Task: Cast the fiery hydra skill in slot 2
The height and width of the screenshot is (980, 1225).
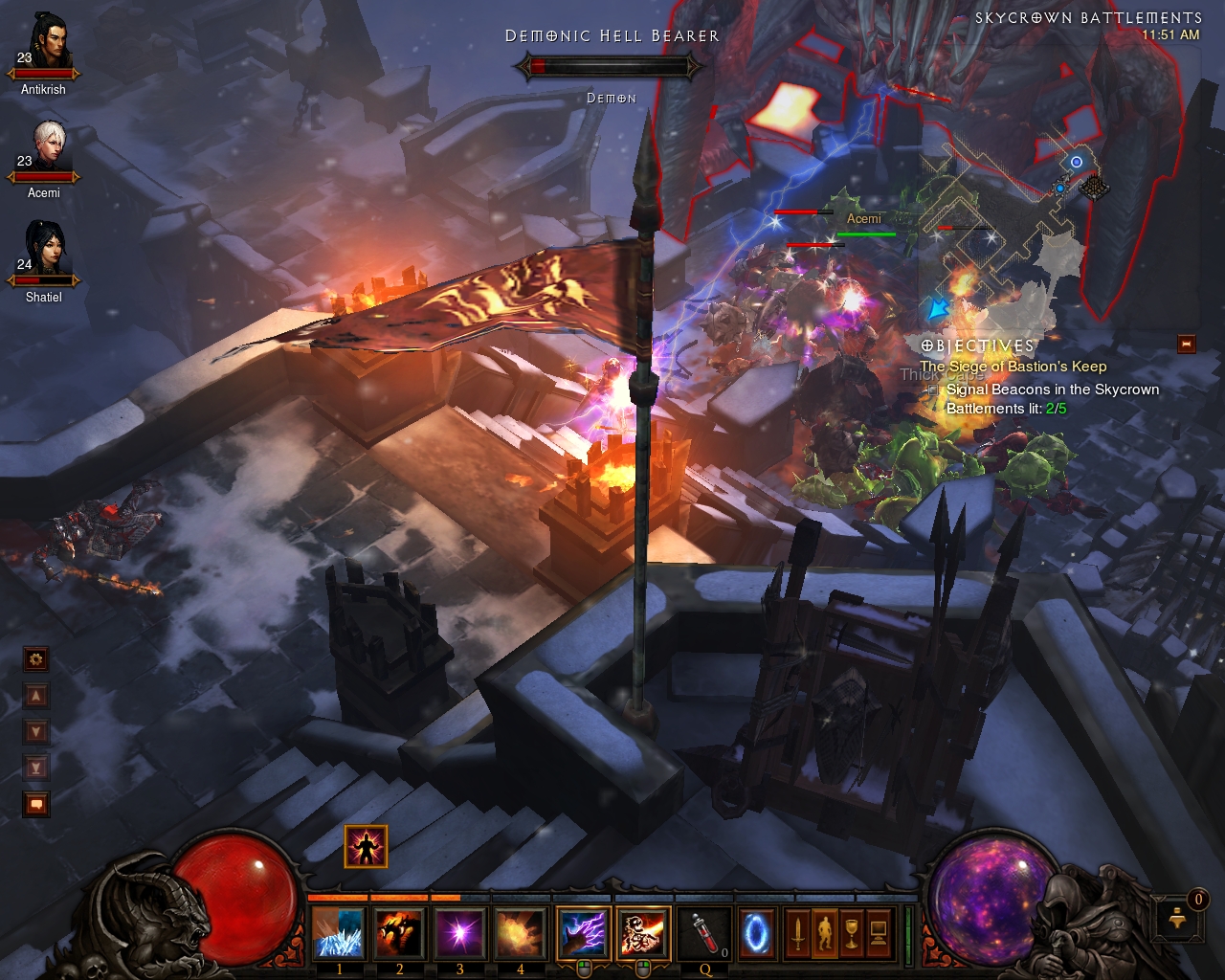Action: point(399,932)
